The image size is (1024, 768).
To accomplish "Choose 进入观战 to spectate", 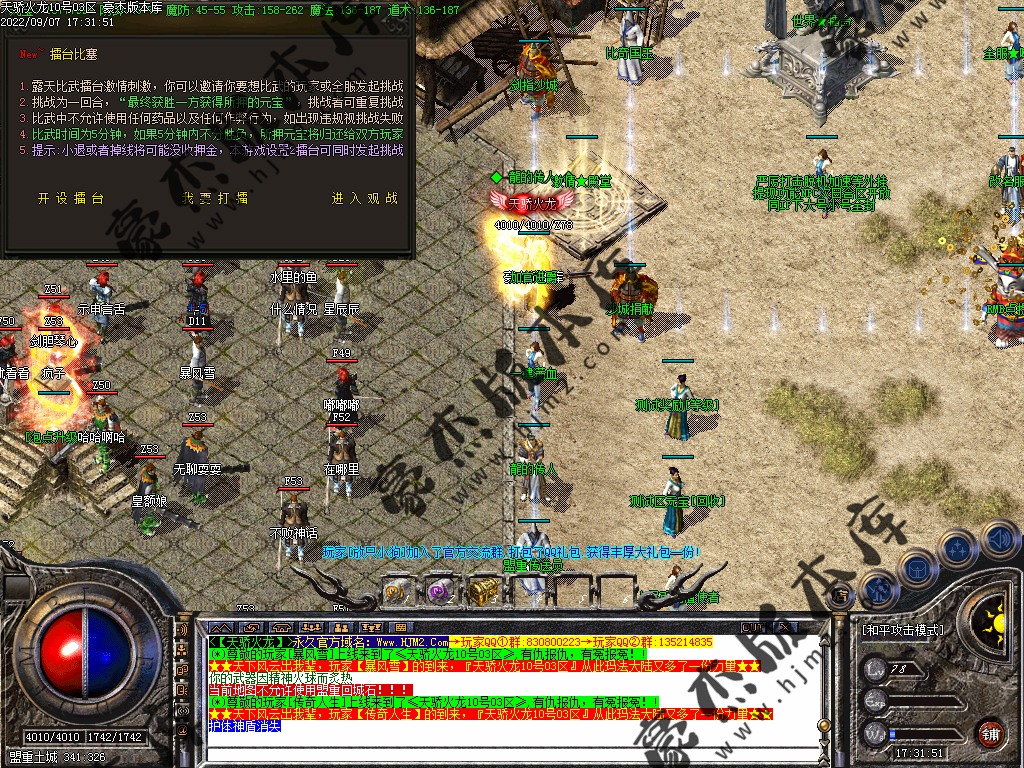I will (x=365, y=198).
